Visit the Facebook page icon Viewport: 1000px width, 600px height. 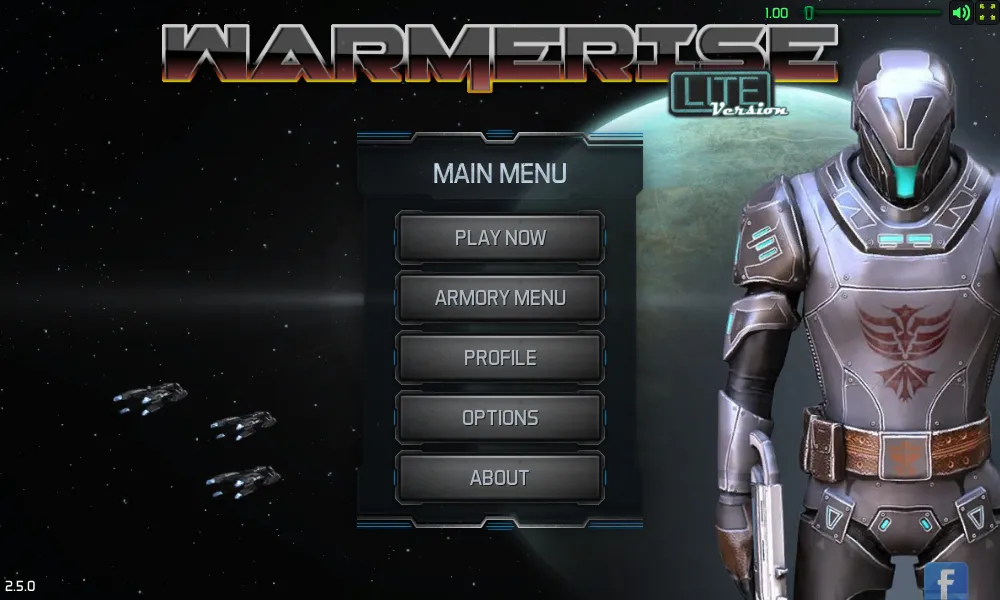945,582
